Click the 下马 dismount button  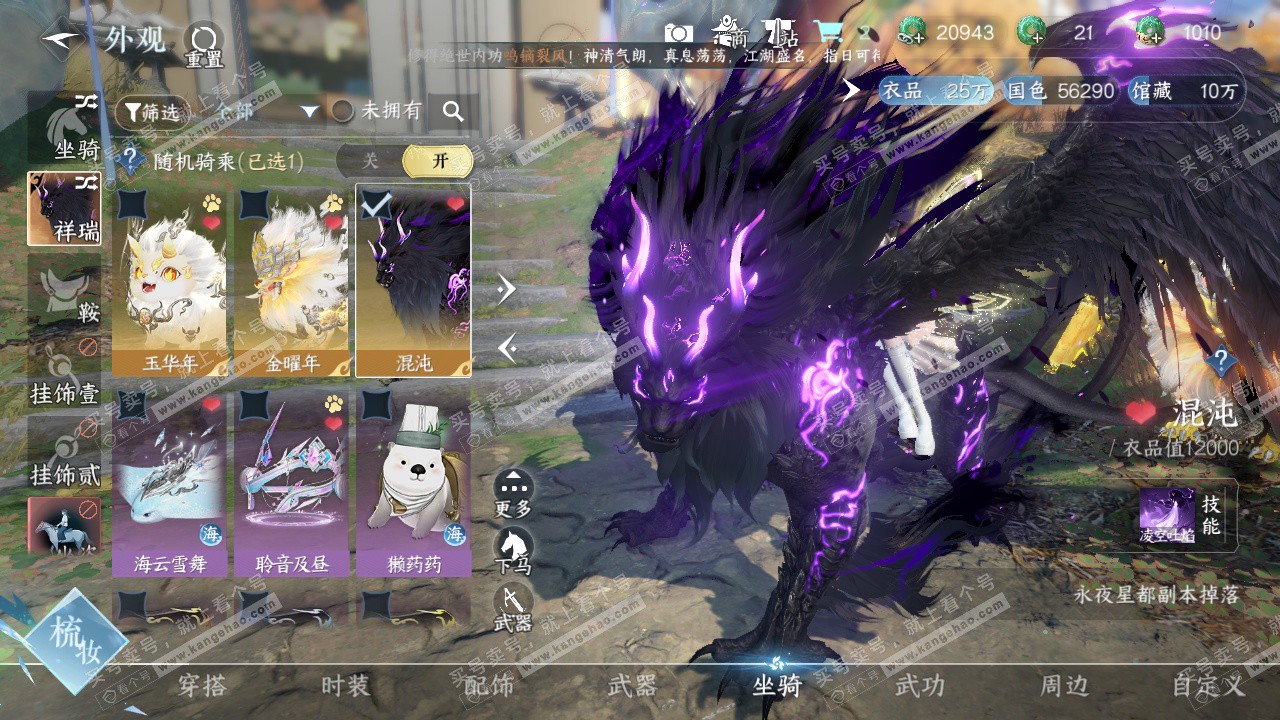point(513,550)
